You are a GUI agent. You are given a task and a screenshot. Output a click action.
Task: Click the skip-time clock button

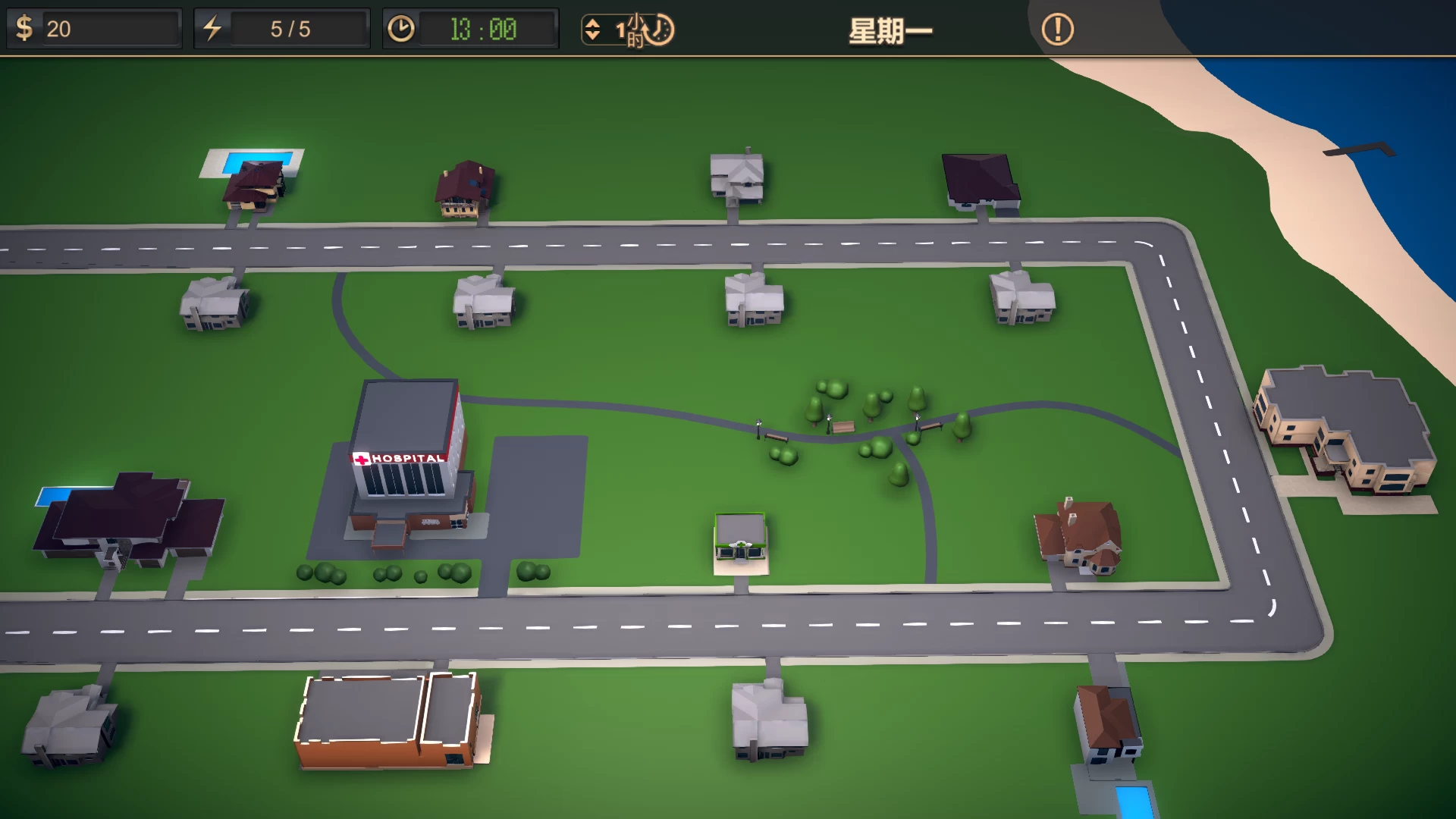tap(660, 30)
